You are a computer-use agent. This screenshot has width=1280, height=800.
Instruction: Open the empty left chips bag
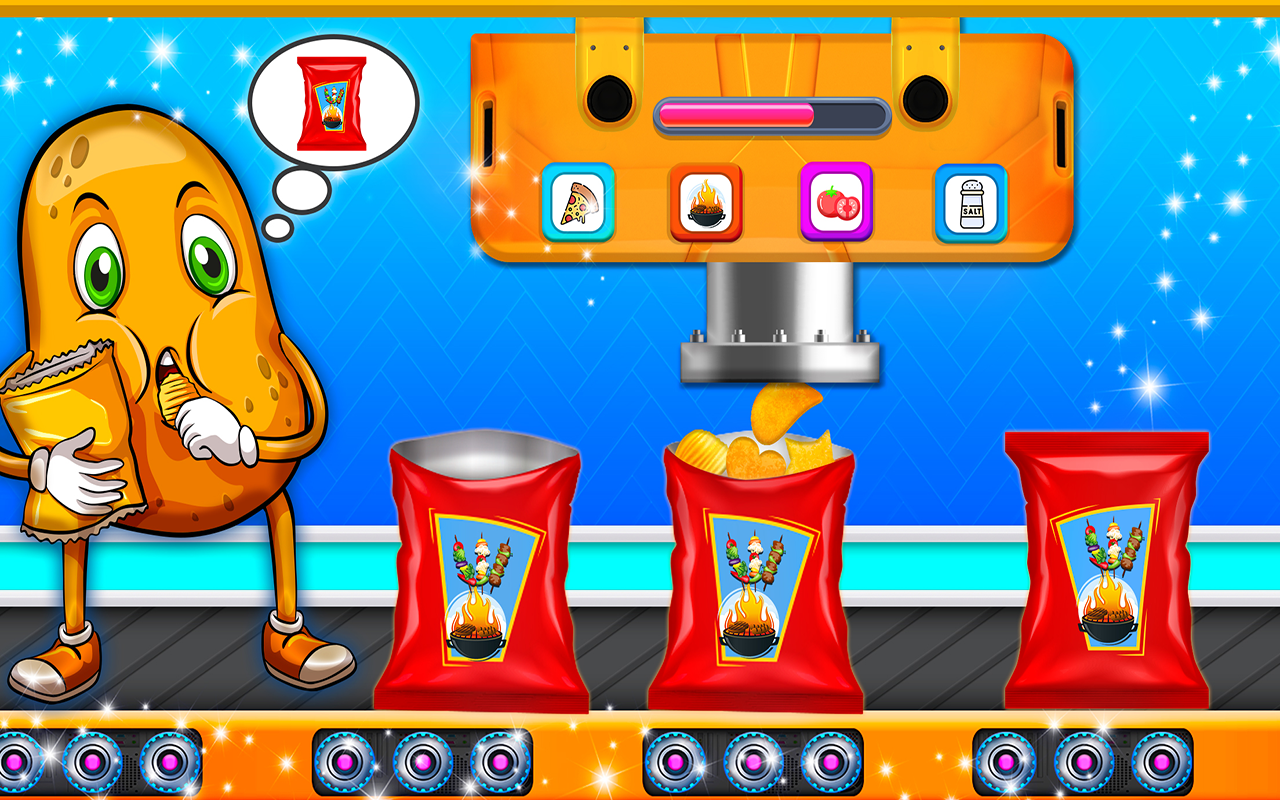485,570
